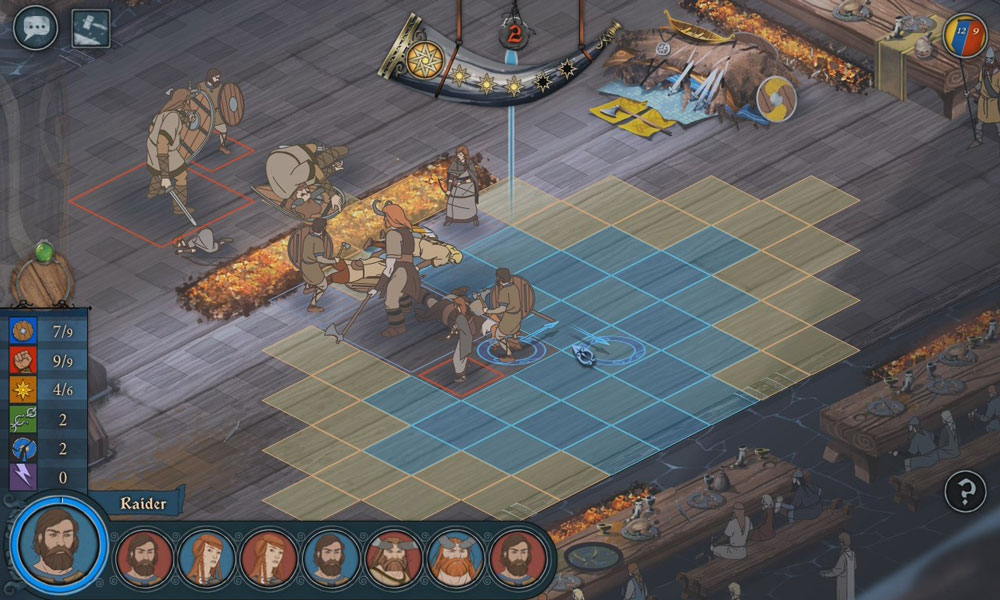Image resolution: width=1000 pixels, height=600 pixels.
Task: Open the question mark help button
Action: pos(965,489)
